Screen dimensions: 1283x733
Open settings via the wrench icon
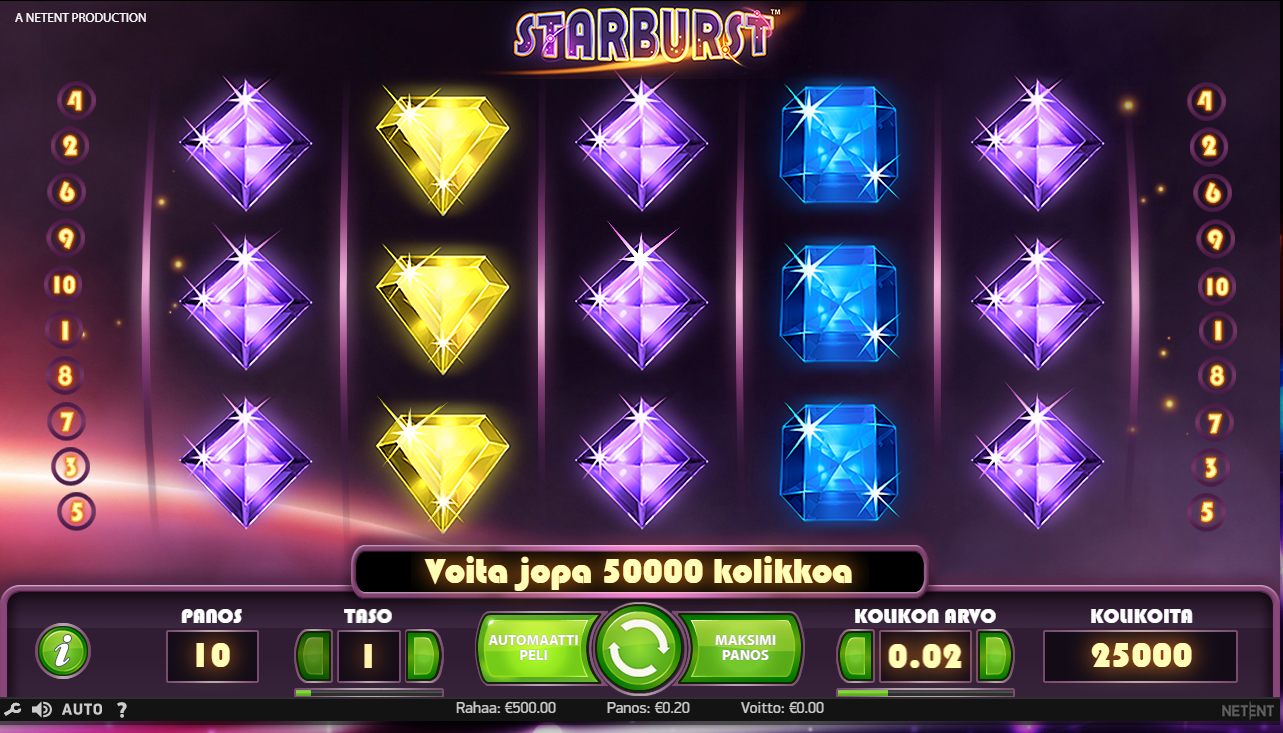coord(13,709)
